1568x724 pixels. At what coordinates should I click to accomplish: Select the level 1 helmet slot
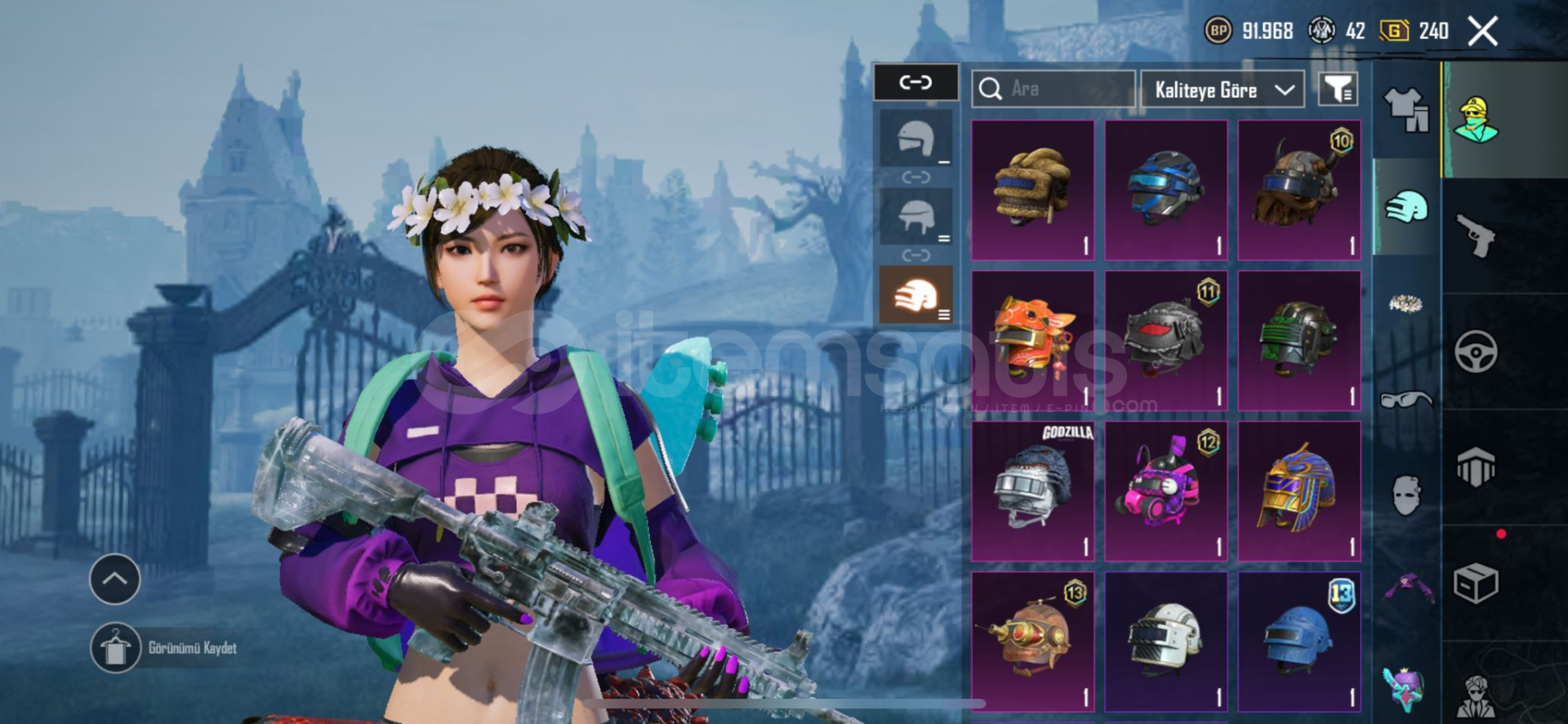click(x=916, y=140)
